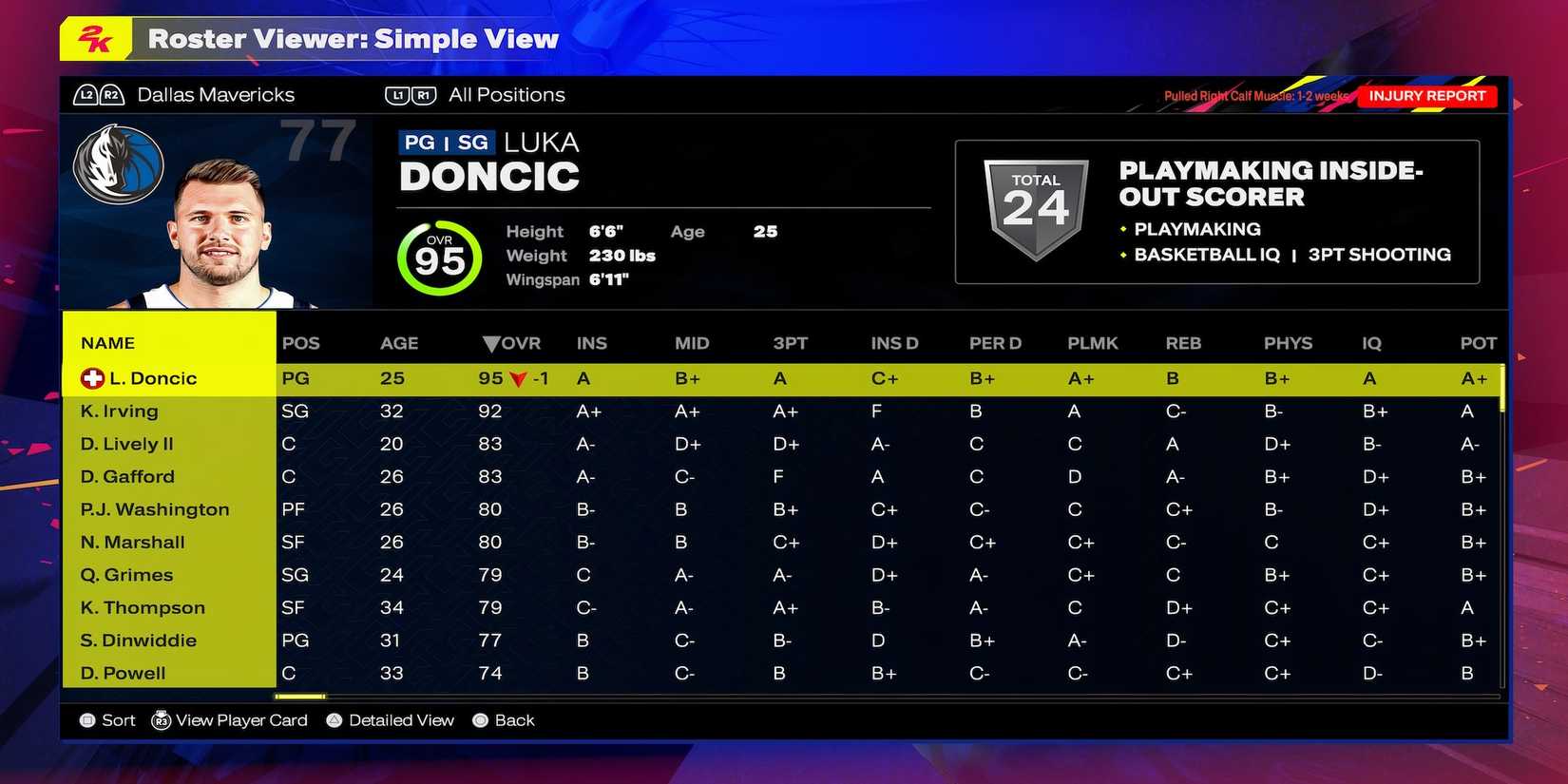Click the injury cross icon beside L. Doncic
This screenshot has width=1568, height=784.
click(90, 377)
